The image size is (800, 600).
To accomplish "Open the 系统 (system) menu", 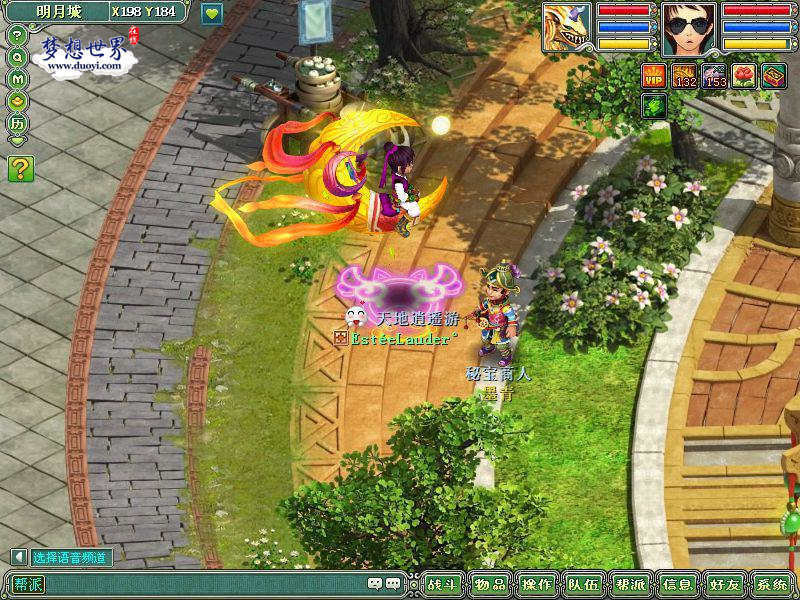I will pyautogui.click(x=772, y=585).
